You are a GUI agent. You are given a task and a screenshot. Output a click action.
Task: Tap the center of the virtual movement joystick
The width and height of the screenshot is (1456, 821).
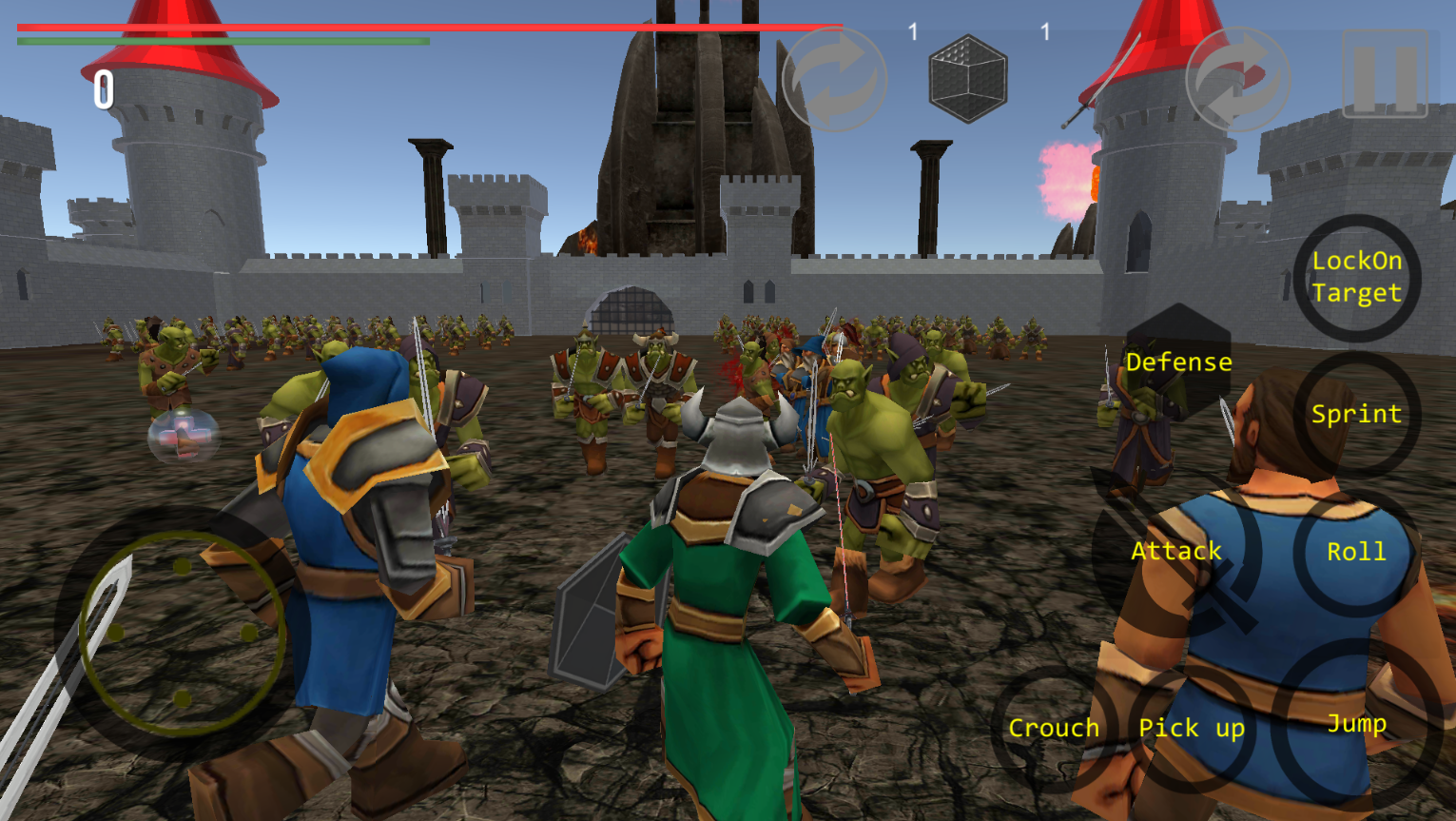point(179,633)
